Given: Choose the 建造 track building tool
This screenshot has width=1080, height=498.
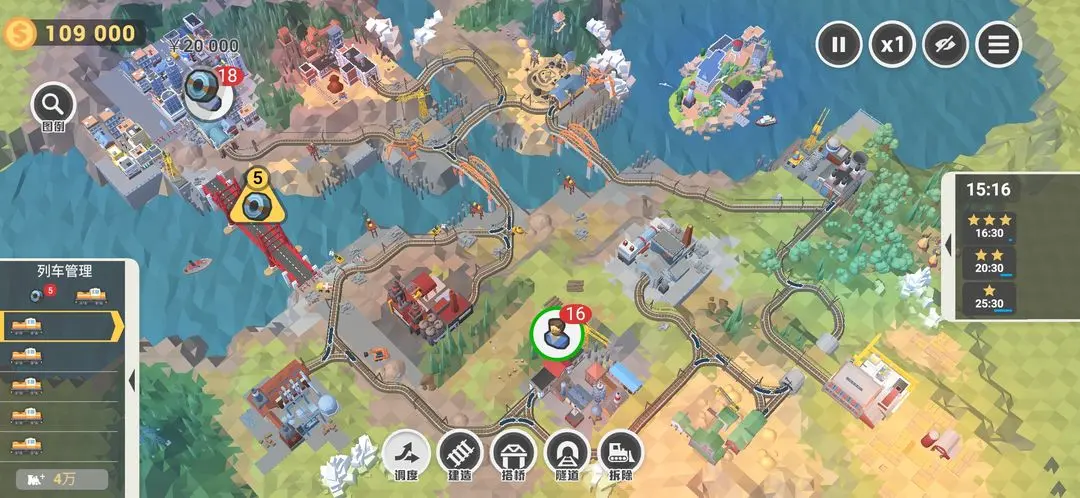Looking at the screenshot, I should point(461,455).
